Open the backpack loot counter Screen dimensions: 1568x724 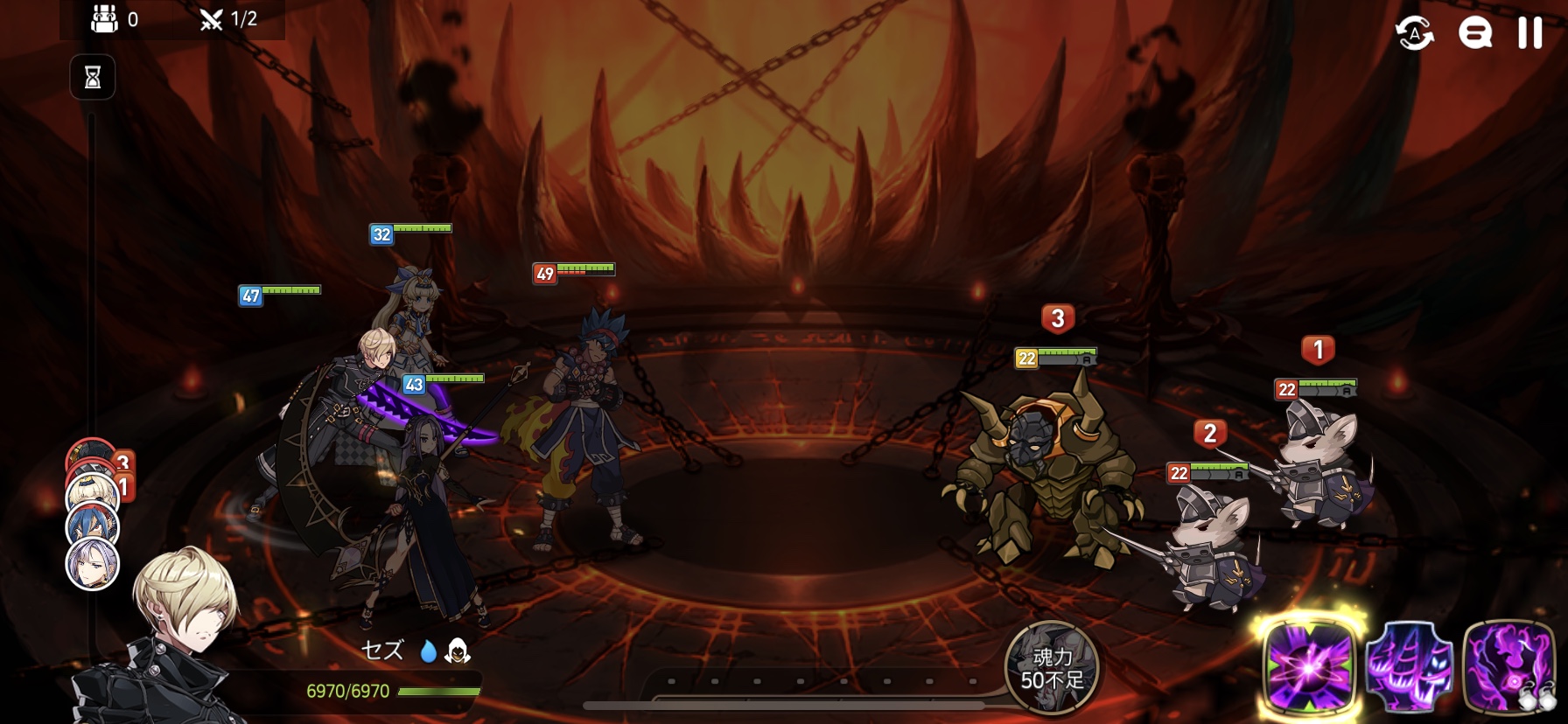(x=105, y=19)
